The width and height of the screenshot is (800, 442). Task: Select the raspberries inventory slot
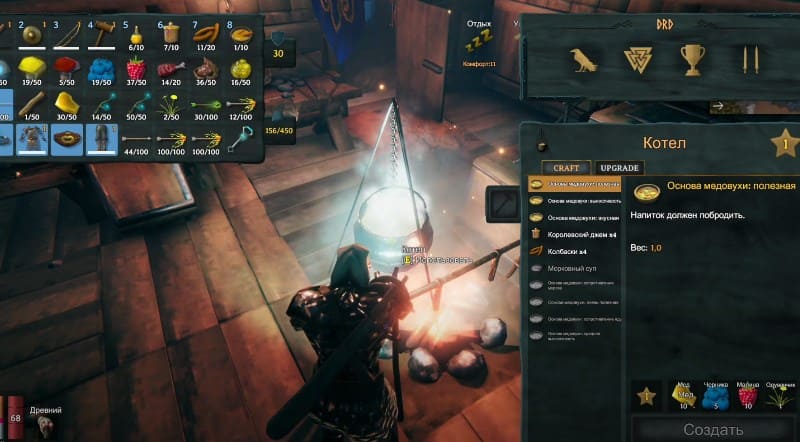133,70
